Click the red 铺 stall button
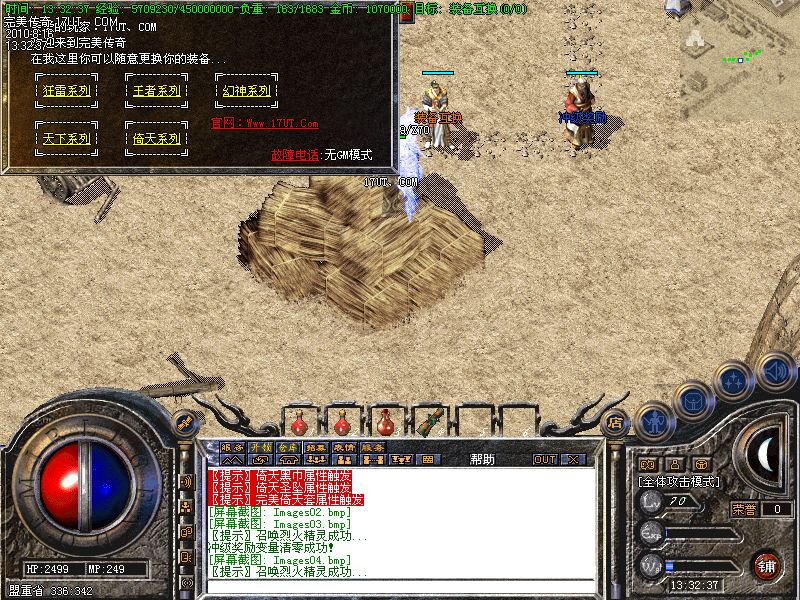This screenshot has height=600, width=800. pos(767,563)
